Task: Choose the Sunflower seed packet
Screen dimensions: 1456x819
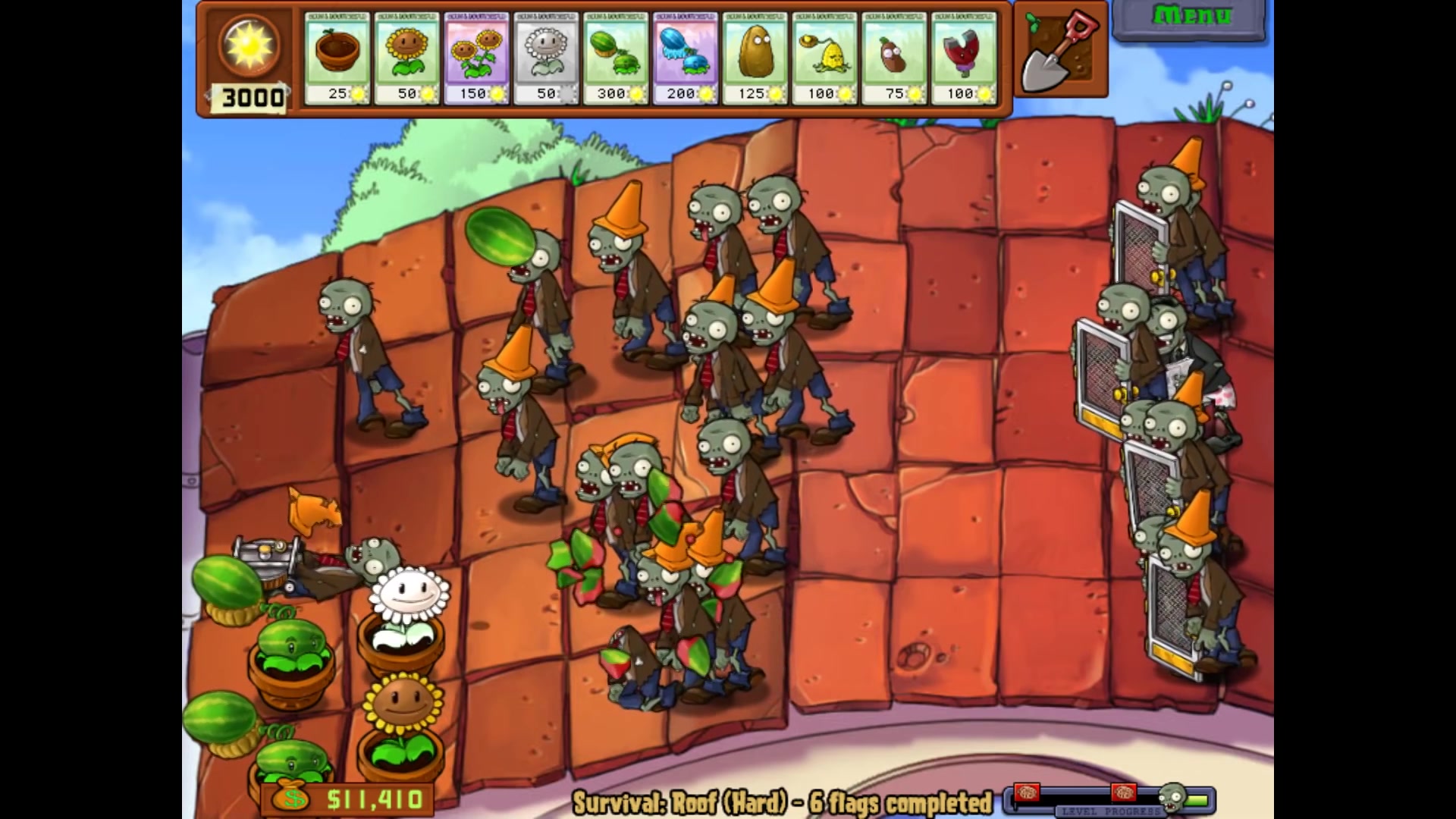Action: click(406, 58)
